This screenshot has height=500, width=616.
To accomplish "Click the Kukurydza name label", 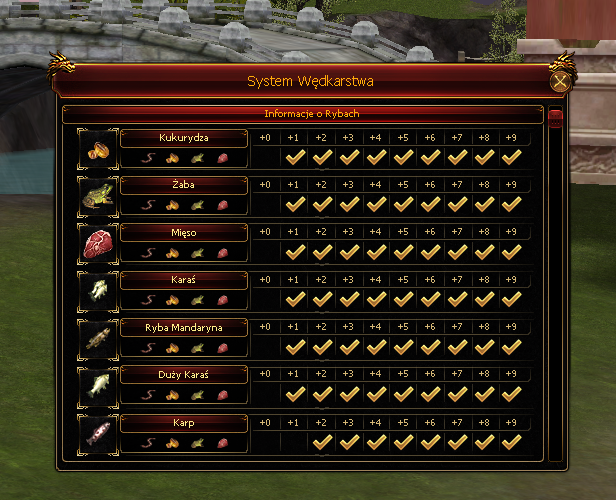I will 184,137.
